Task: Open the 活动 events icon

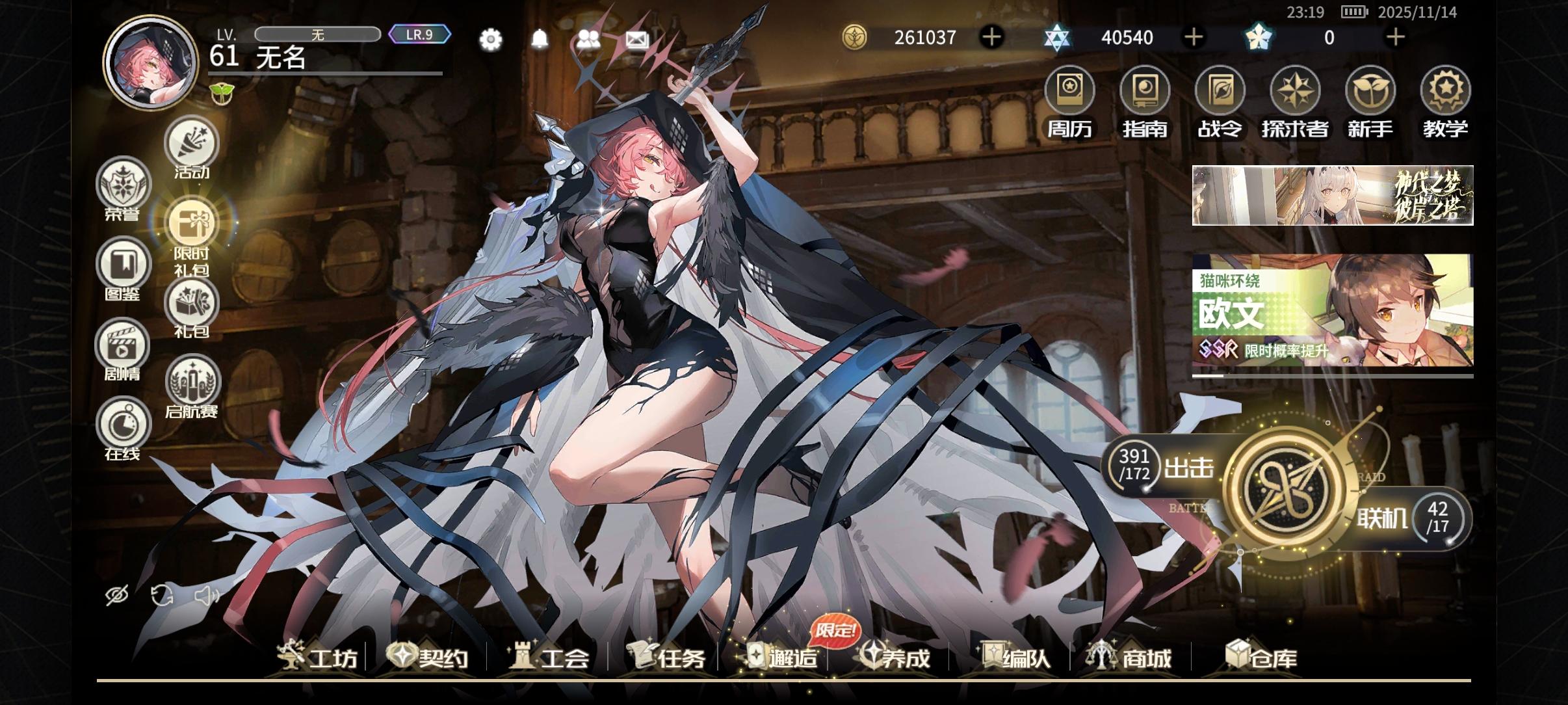Action: (190, 143)
